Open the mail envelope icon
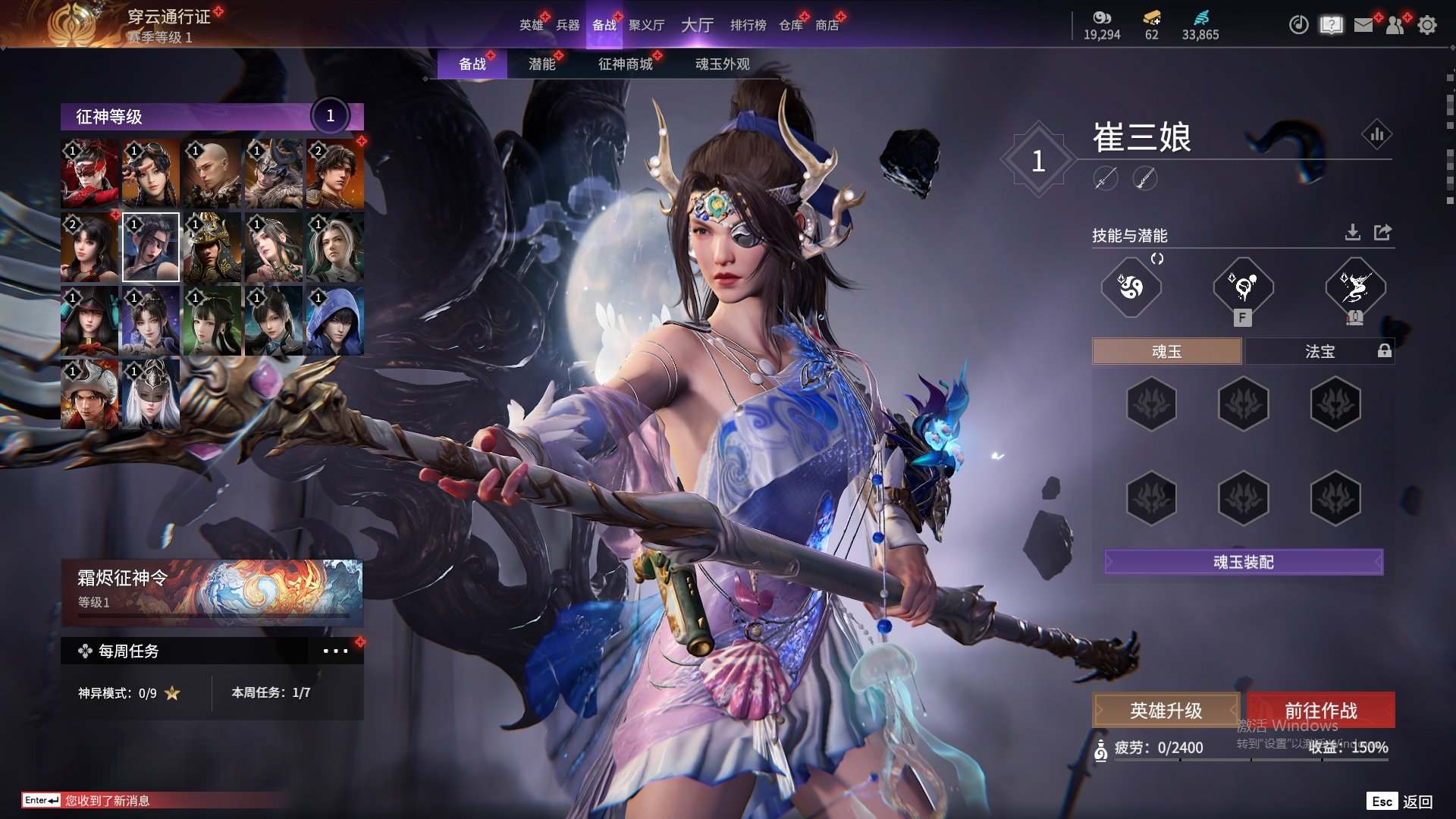 (x=1363, y=25)
